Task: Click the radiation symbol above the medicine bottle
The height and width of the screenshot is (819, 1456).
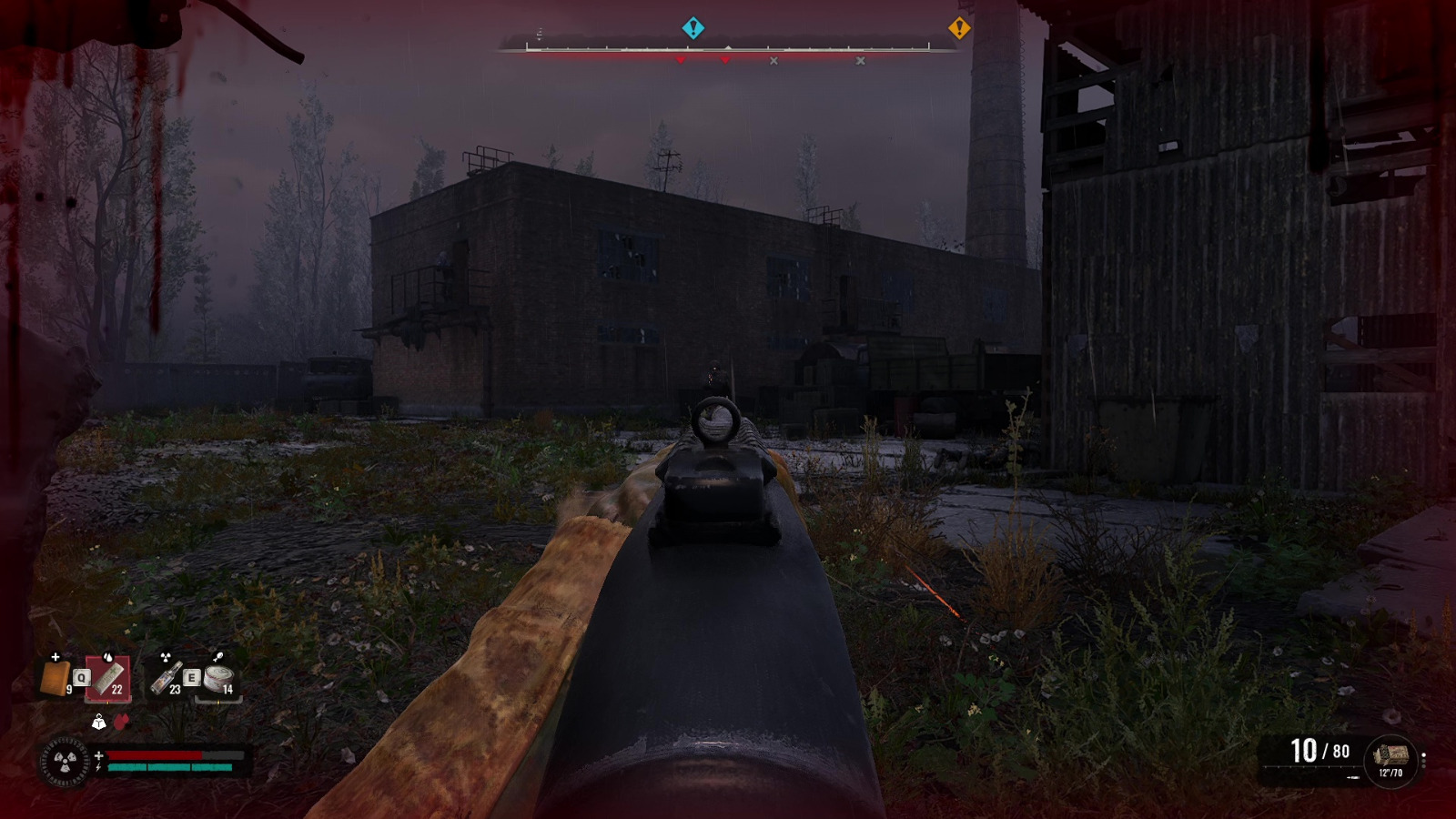Action: 166,657
